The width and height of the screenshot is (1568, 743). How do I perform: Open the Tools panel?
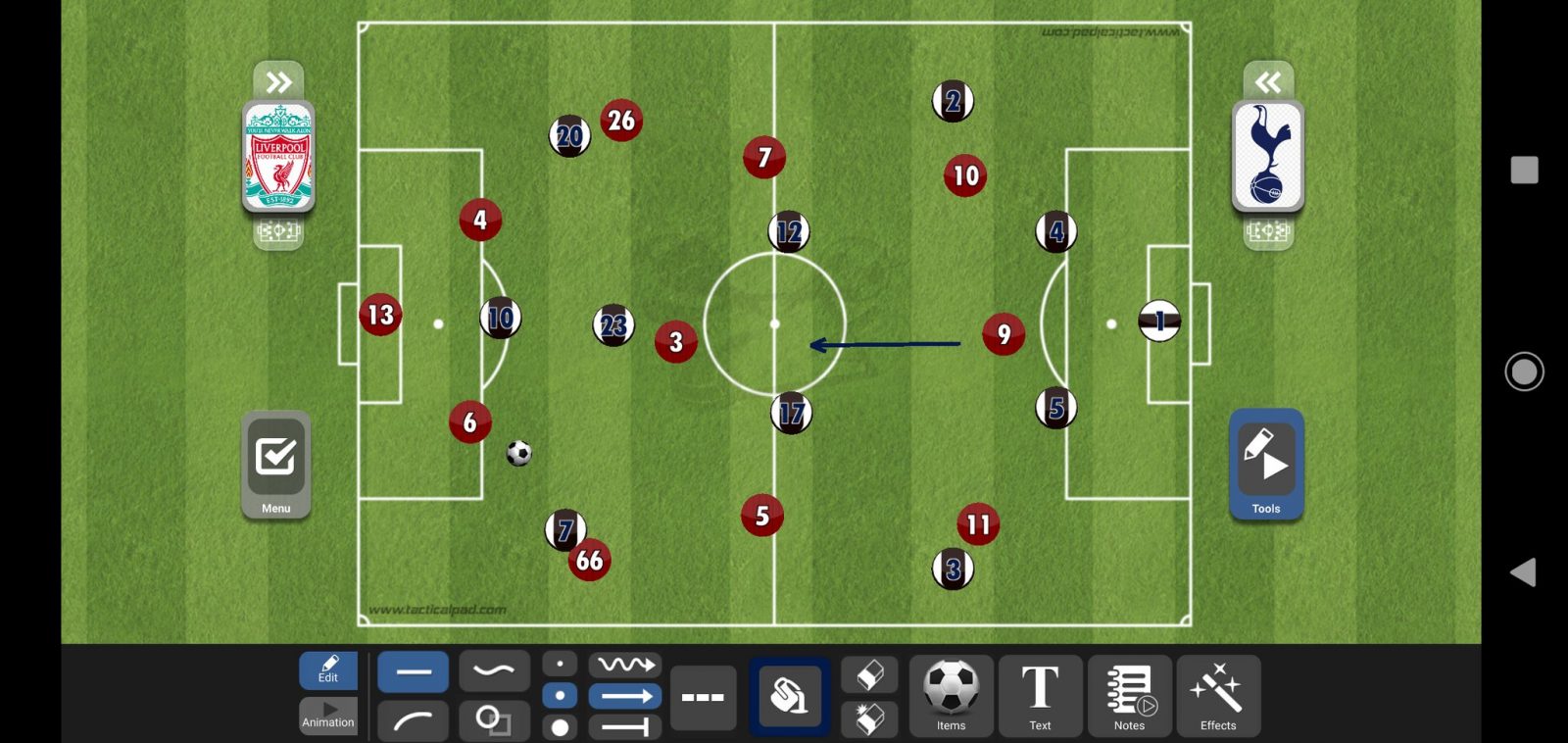(1266, 465)
